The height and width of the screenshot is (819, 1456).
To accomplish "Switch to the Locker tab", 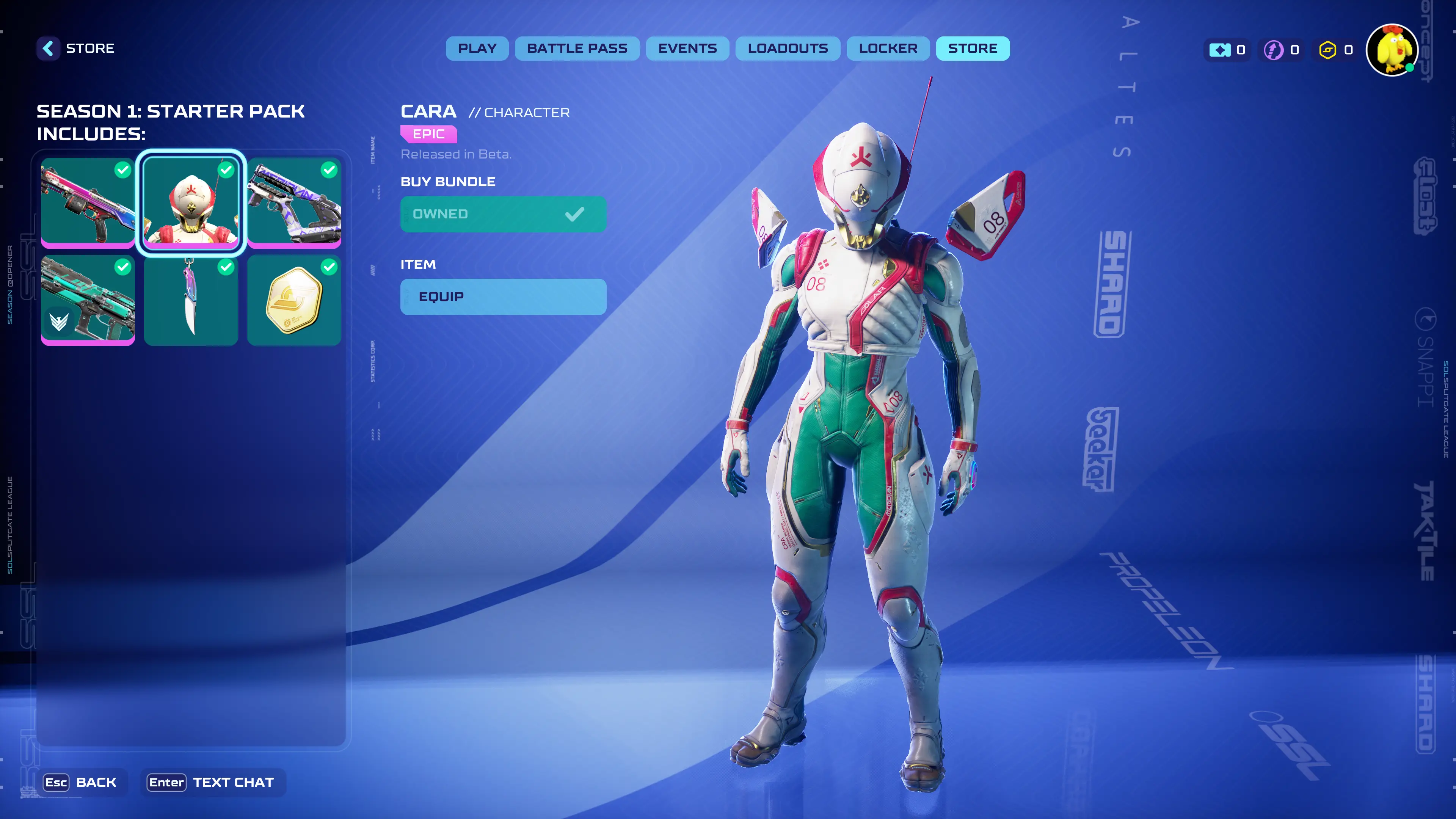I will [887, 49].
